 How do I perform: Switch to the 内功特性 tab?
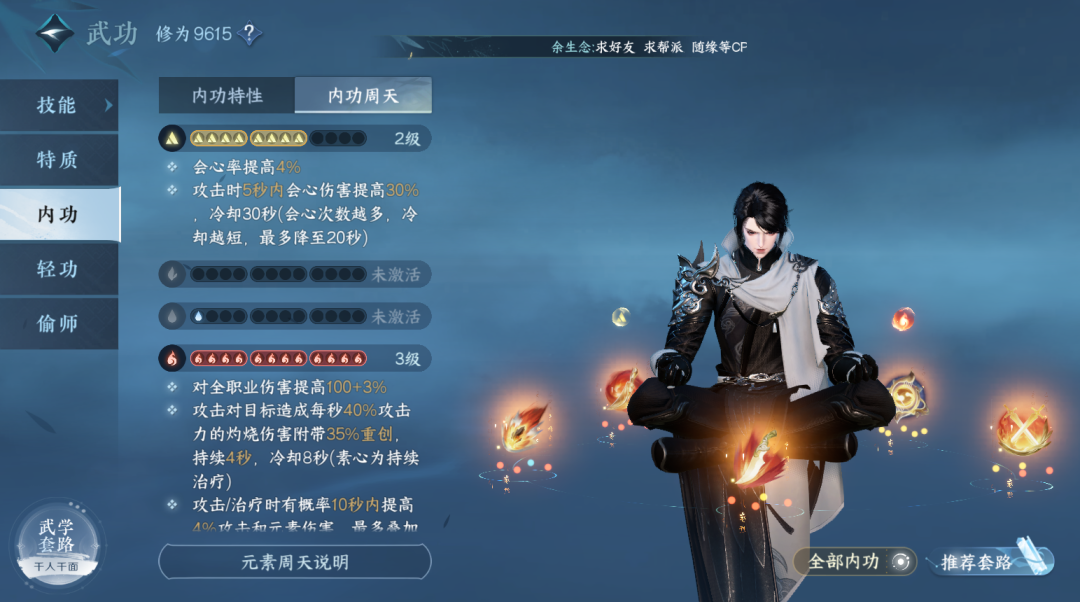tap(227, 96)
